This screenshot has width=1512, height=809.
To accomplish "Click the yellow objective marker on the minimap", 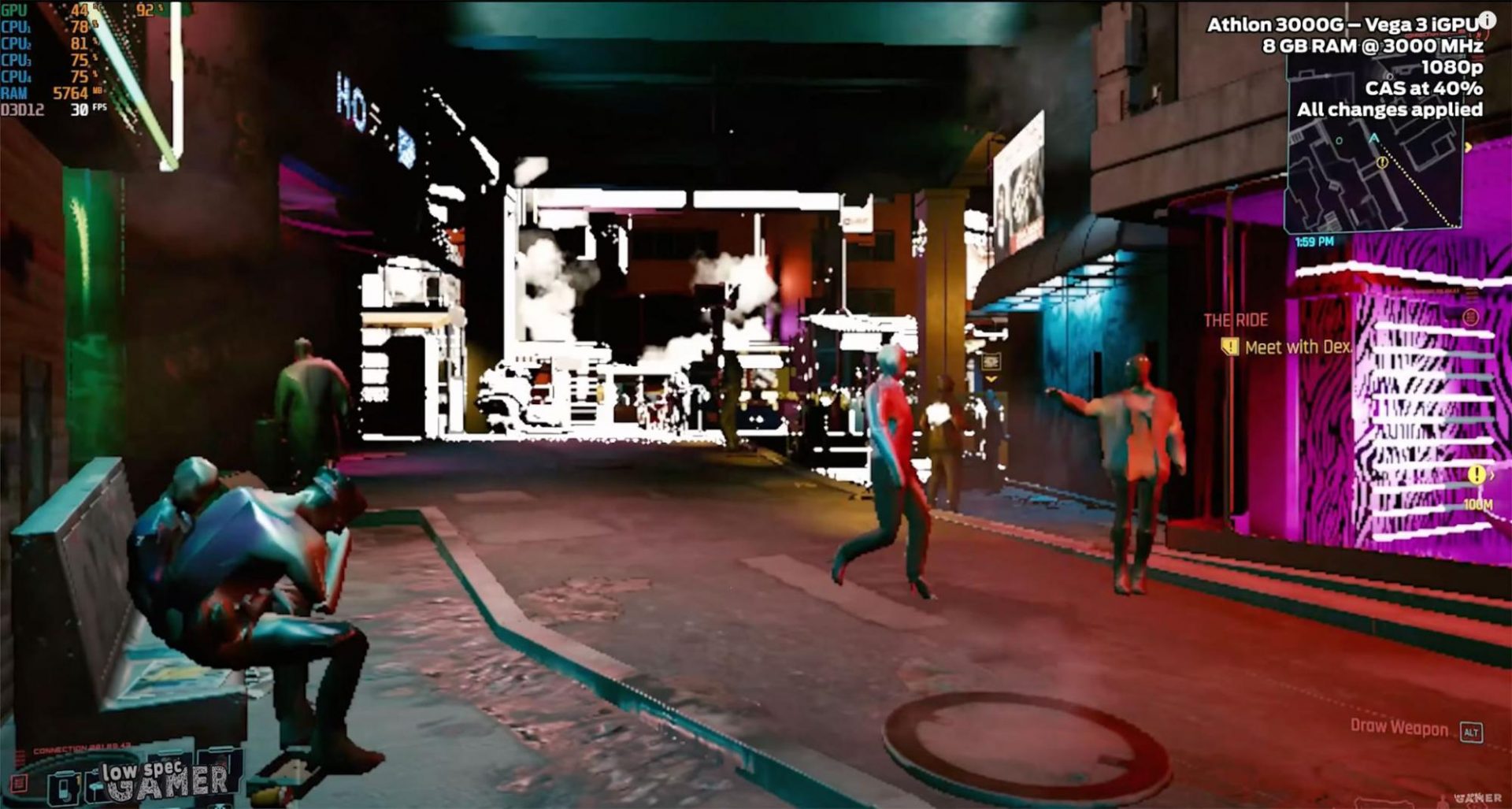I will (x=1382, y=162).
